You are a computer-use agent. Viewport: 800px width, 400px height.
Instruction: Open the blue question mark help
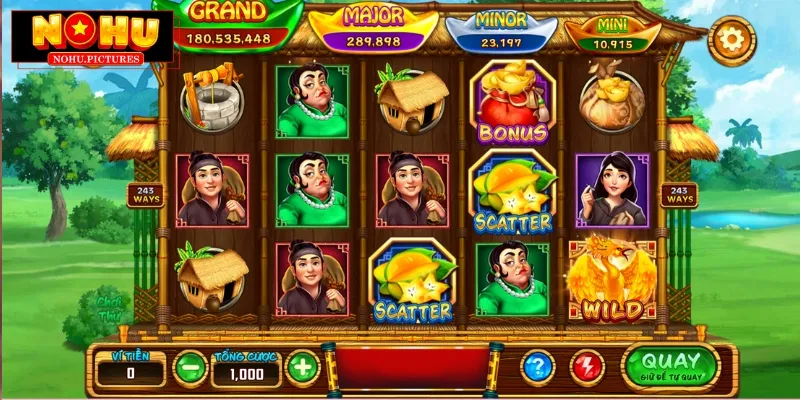click(539, 367)
